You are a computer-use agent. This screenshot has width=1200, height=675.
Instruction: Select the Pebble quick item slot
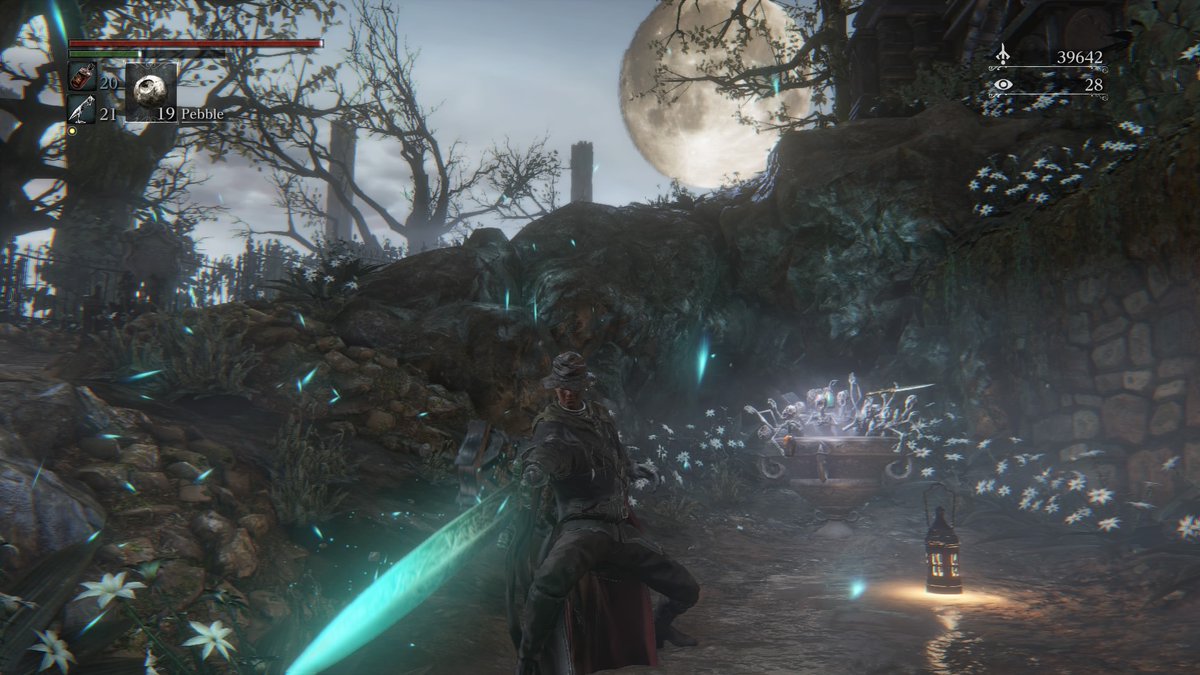pos(151,92)
